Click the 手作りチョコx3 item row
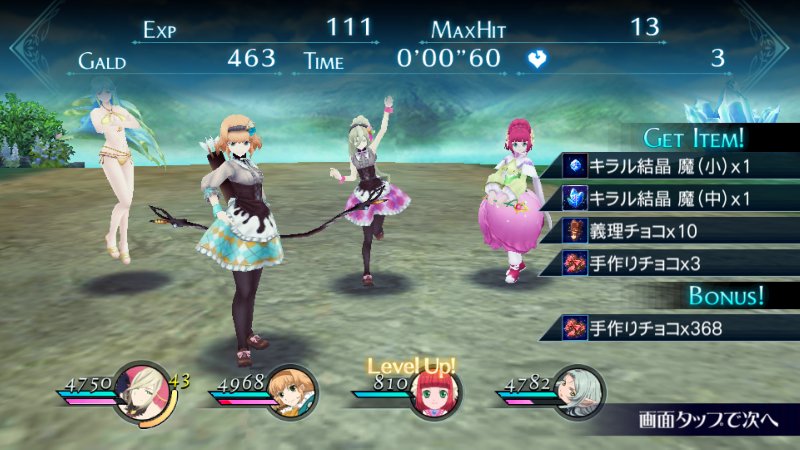This screenshot has width=800, height=450. point(660,263)
